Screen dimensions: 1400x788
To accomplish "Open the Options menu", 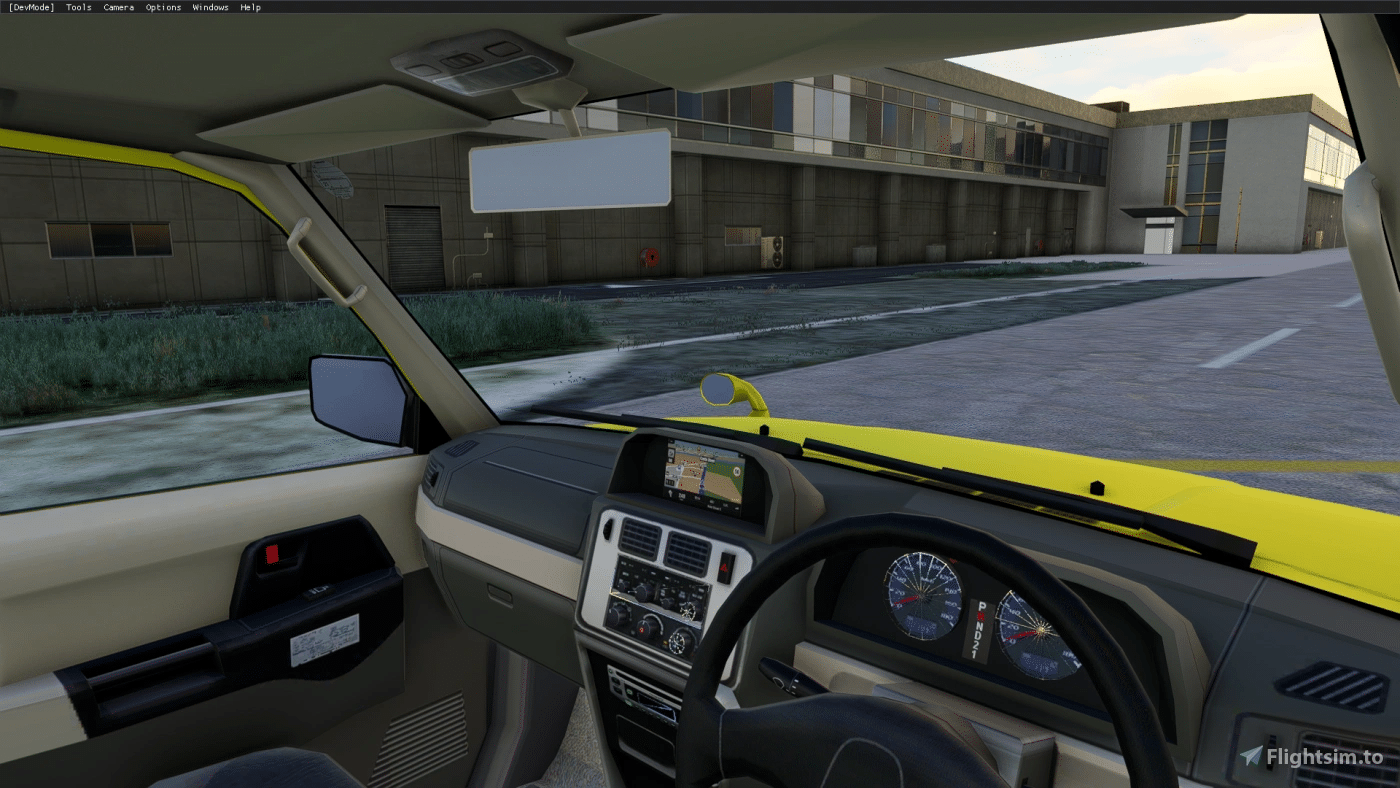I will [x=163, y=7].
